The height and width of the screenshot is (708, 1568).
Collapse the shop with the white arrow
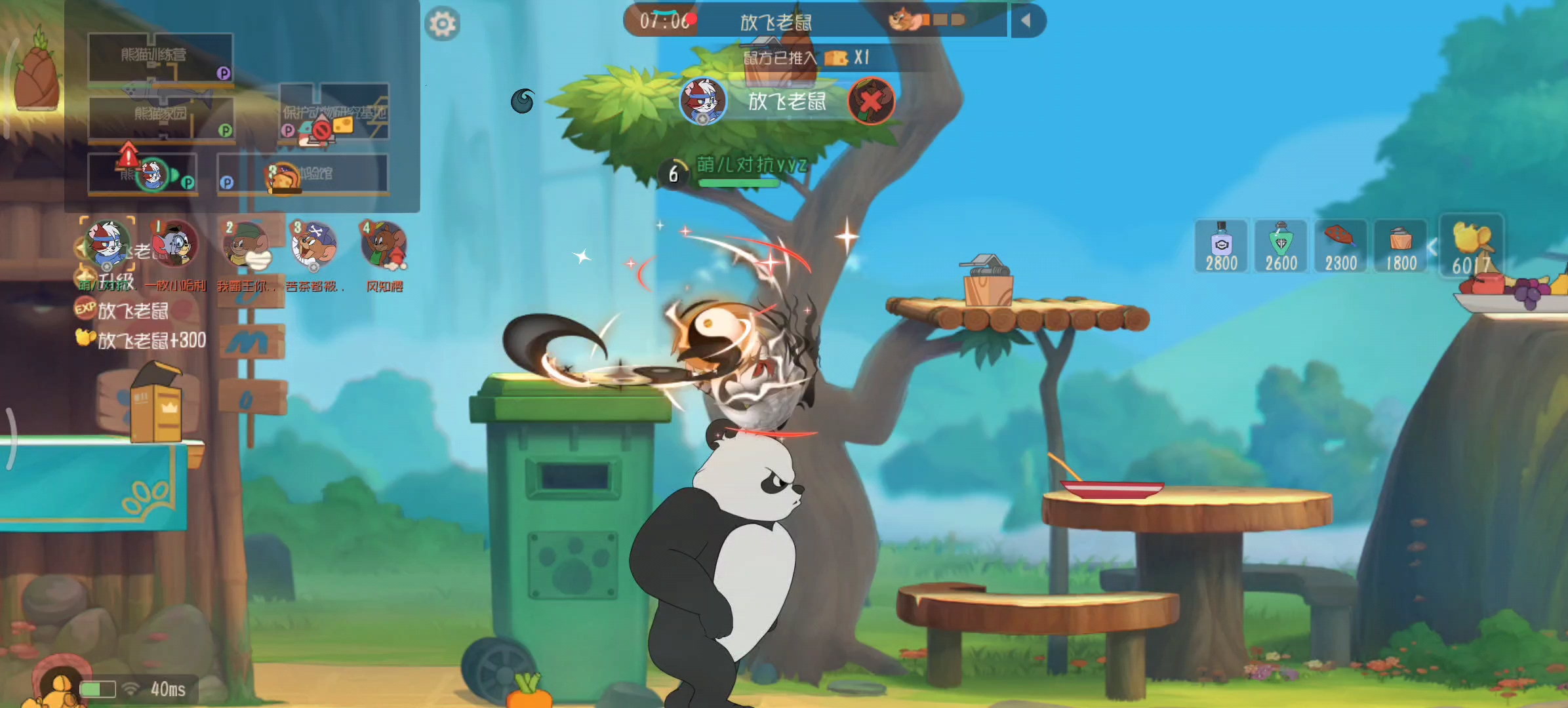click(x=1433, y=247)
